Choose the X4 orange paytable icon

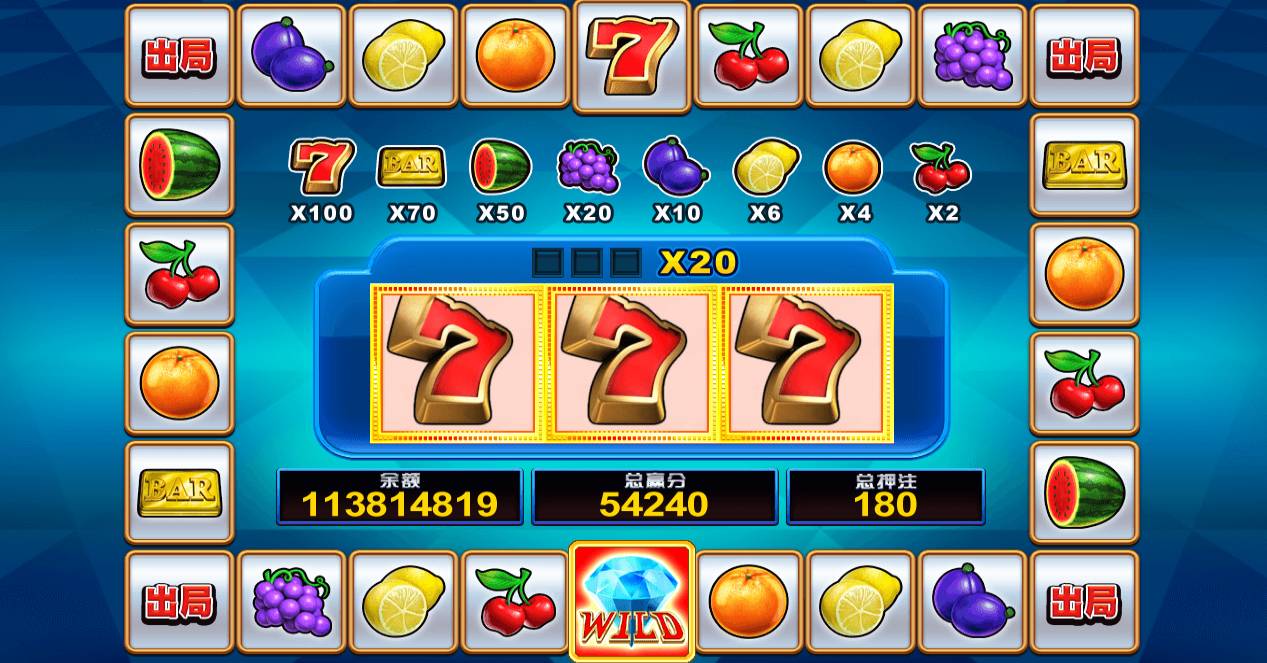(853, 167)
